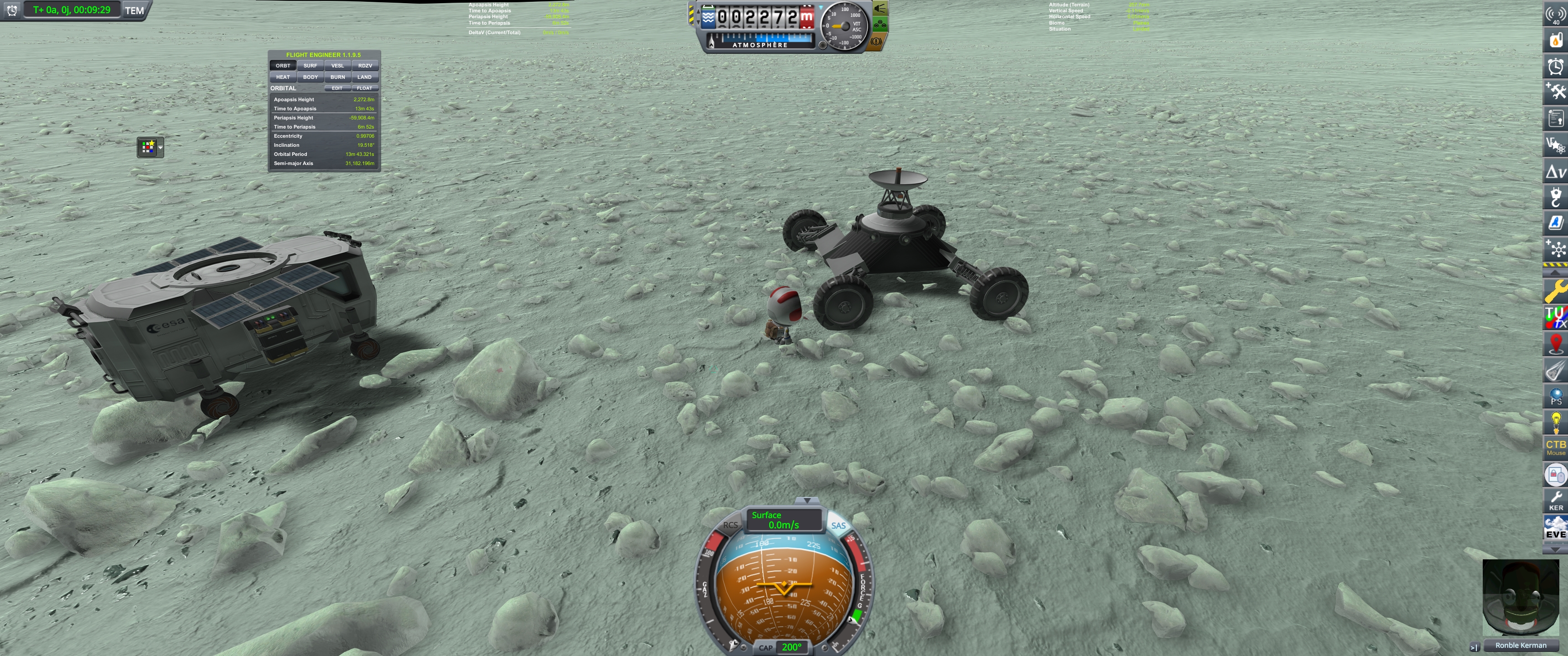Toggle the SAS indicator on the navball
1568x656 pixels.
(x=838, y=525)
